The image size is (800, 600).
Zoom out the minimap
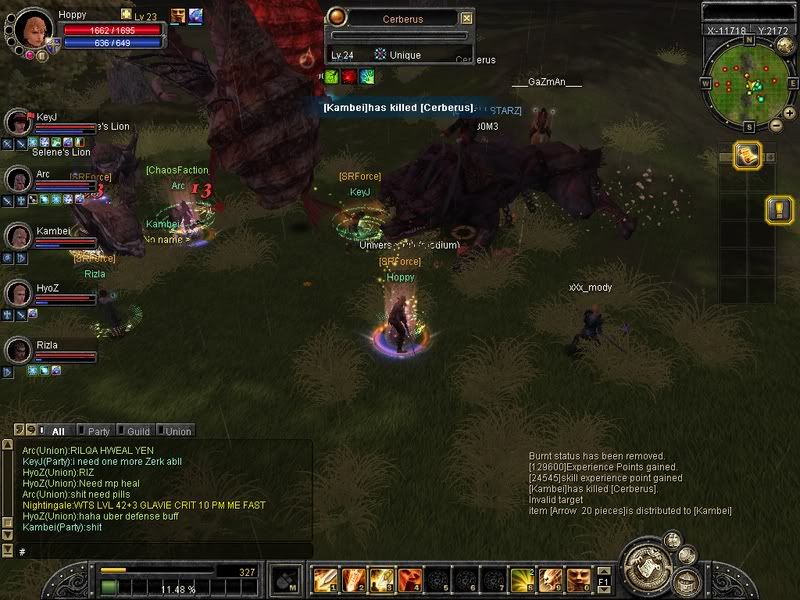777,126
